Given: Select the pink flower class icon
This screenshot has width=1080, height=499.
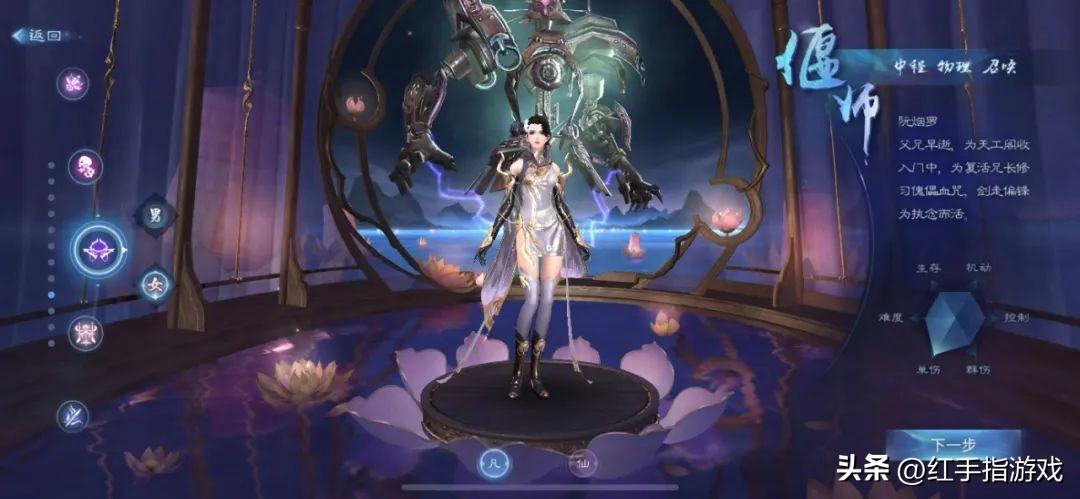Looking at the screenshot, I should pos(72,83).
